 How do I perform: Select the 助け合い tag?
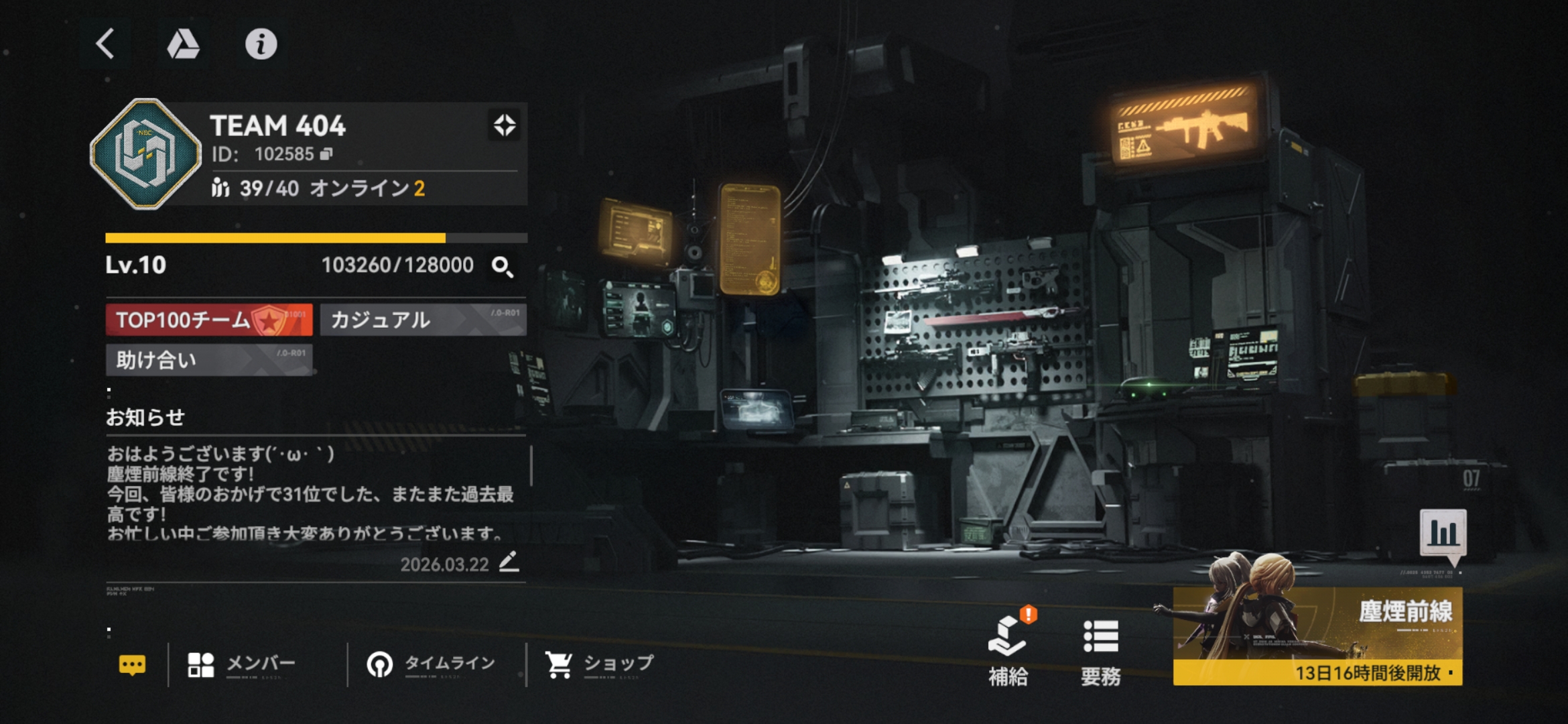[x=209, y=360]
